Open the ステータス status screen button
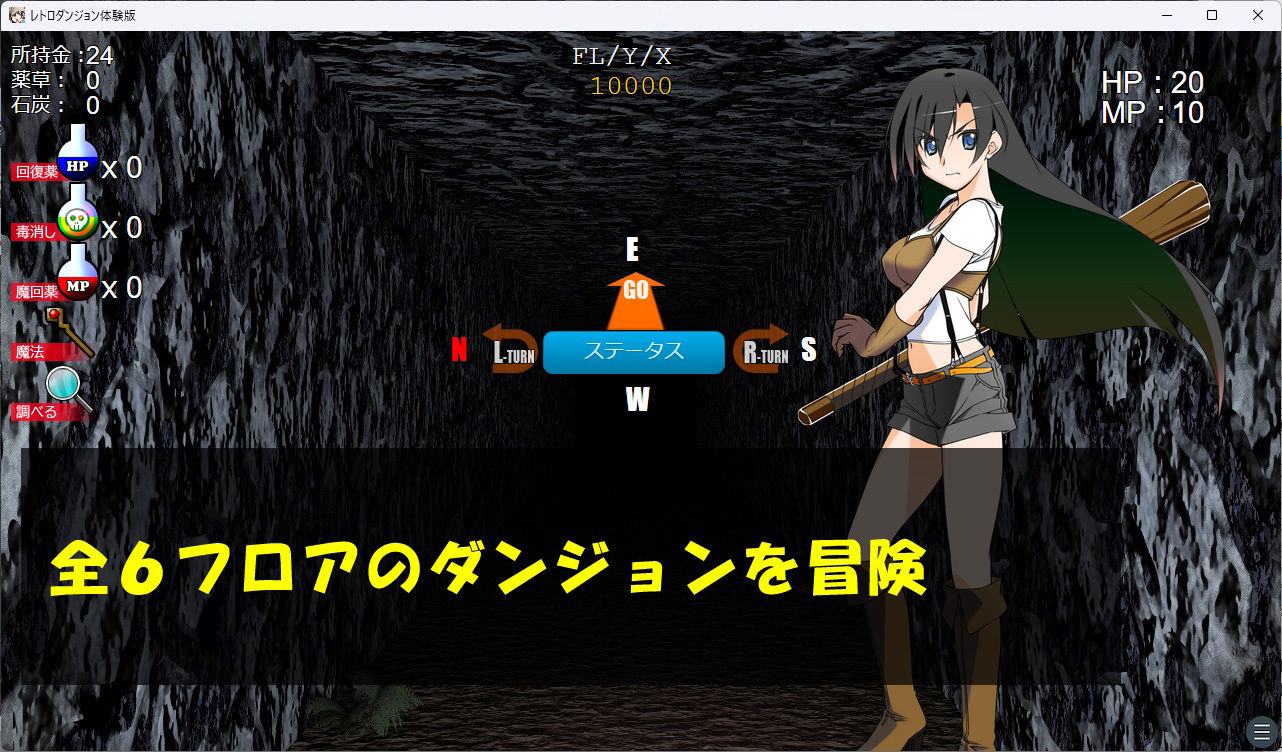The image size is (1282, 752). pos(633,352)
